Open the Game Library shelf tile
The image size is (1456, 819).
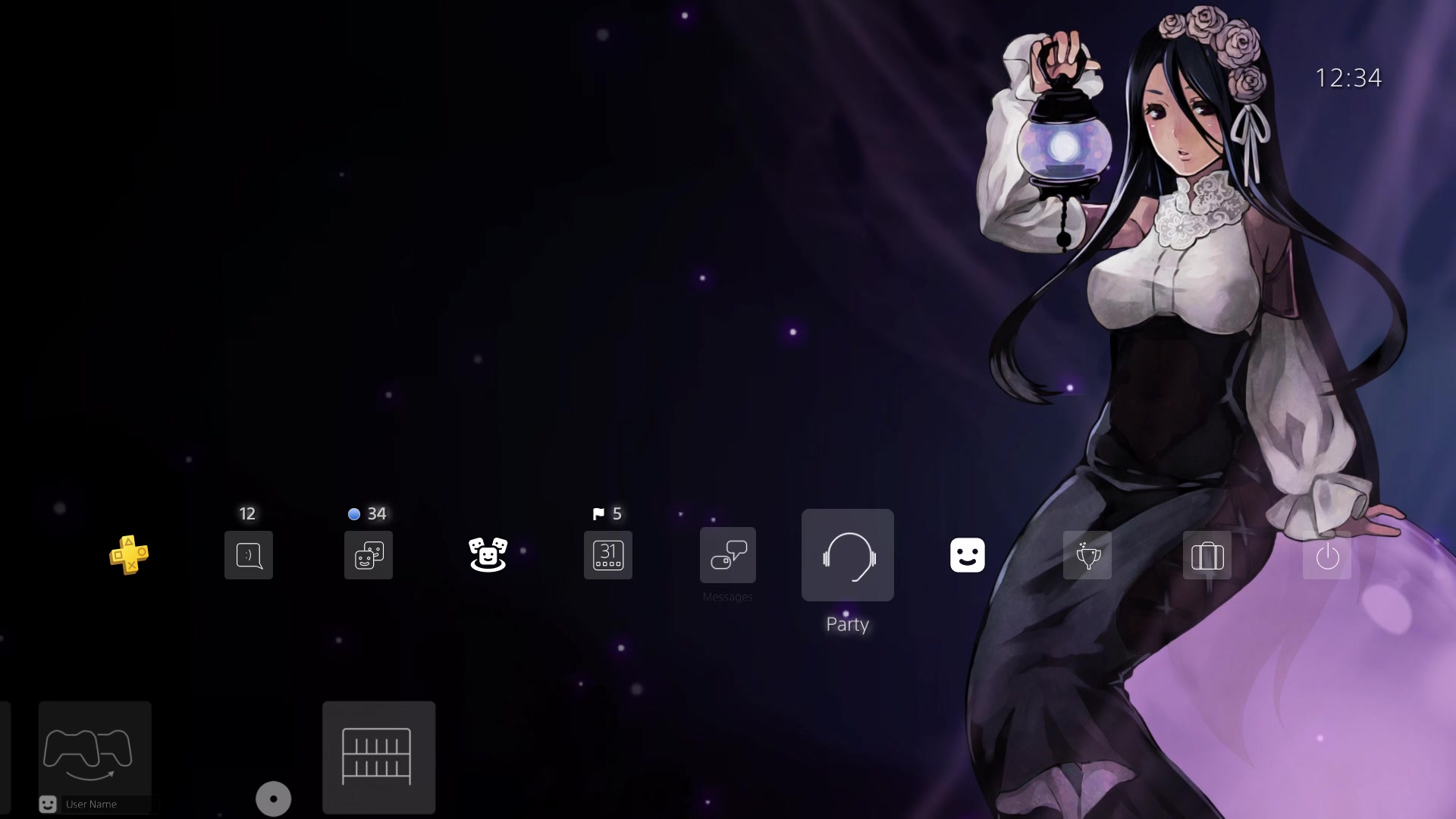pyautogui.click(x=378, y=757)
